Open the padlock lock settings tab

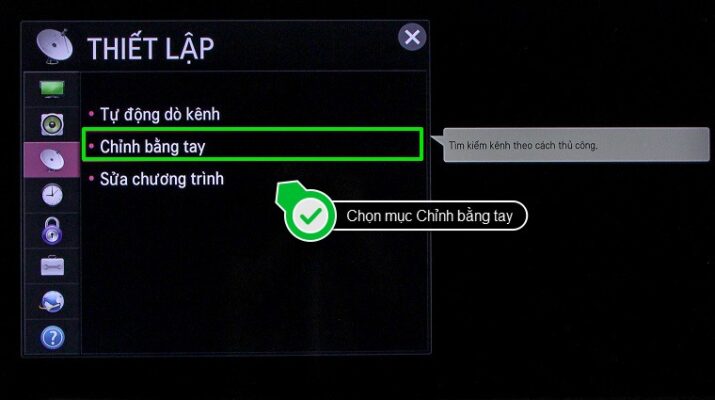tap(52, 231)
